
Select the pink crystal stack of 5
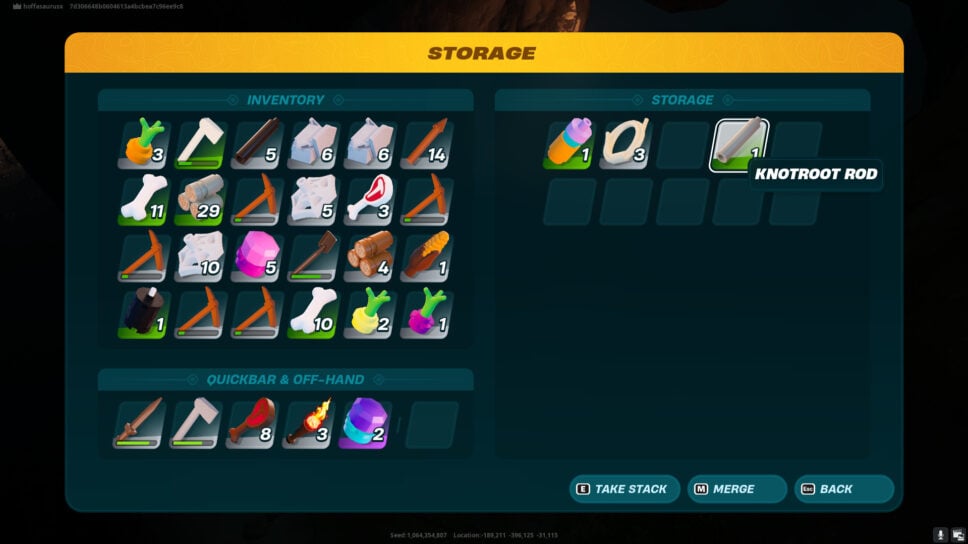point(256,258)
